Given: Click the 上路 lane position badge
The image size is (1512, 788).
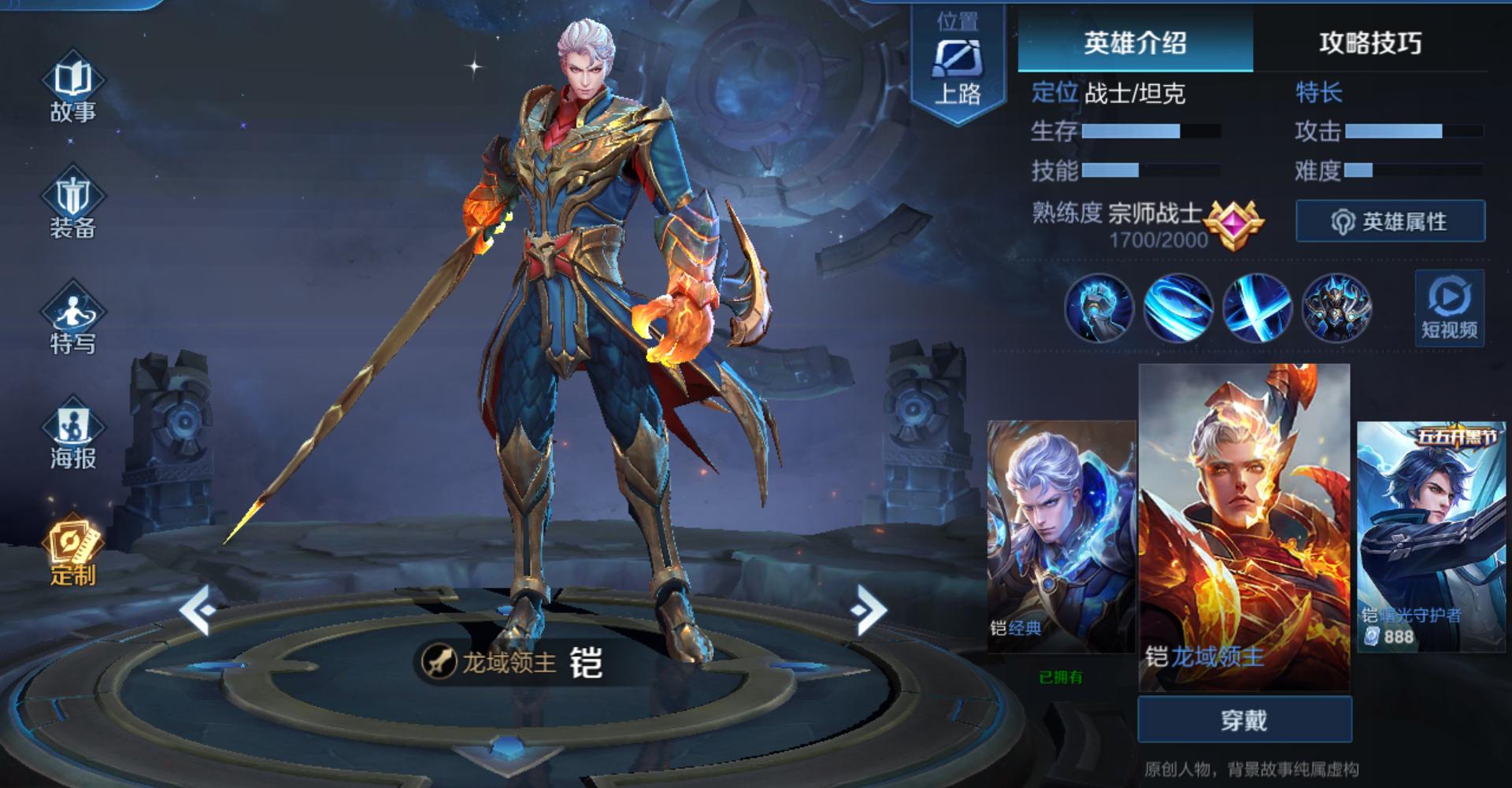Looking at the screenshot, I should coord(957,59).
